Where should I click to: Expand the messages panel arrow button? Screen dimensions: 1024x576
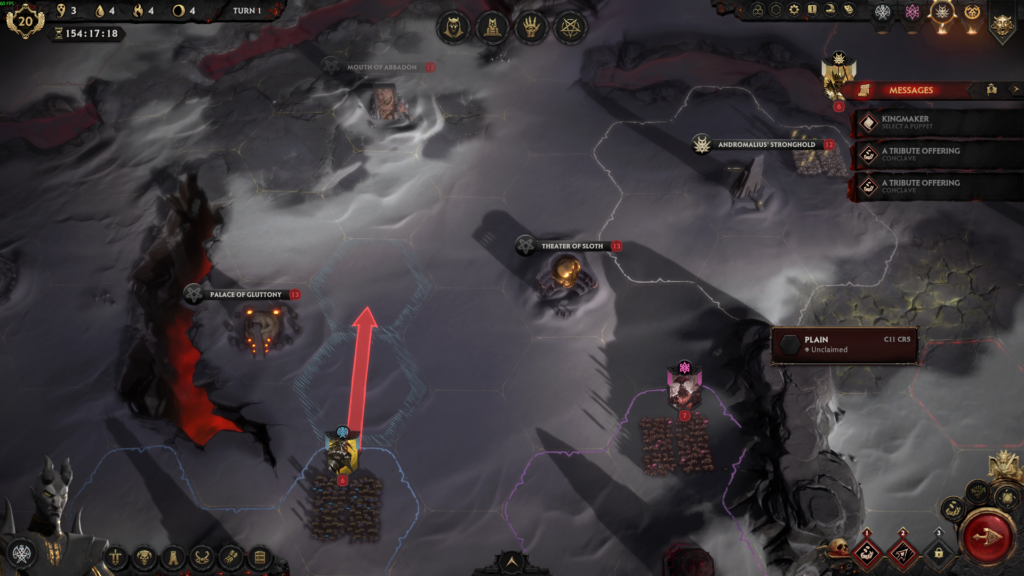pos(1016,90)
